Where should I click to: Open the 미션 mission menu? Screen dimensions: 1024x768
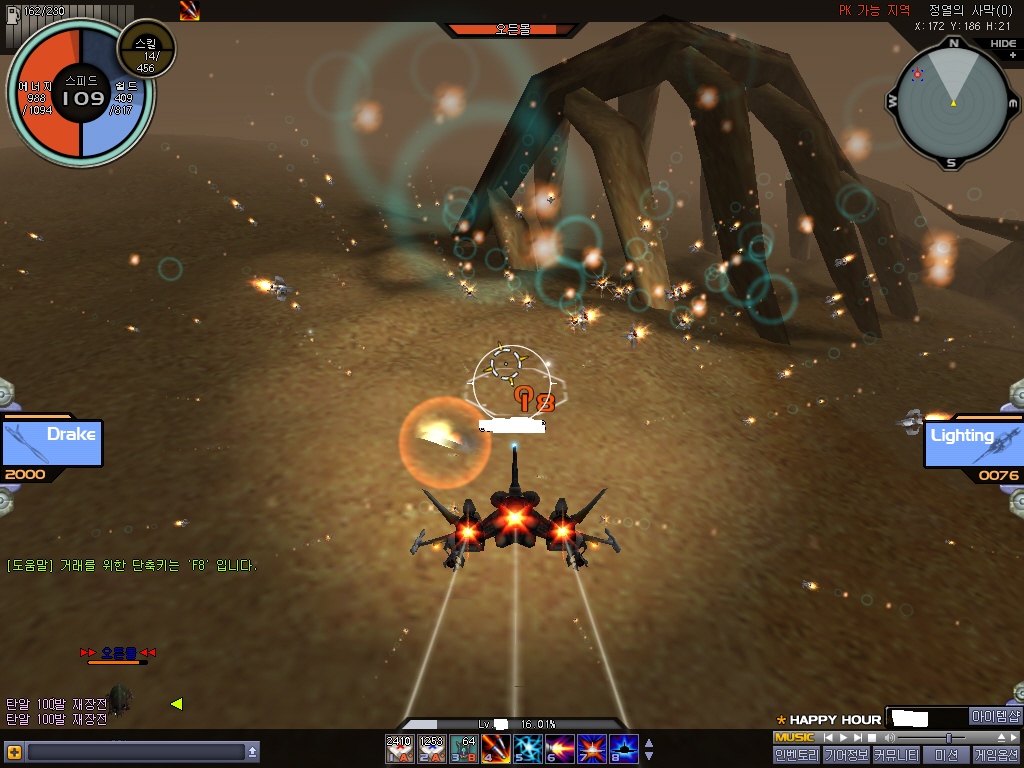pyautogui.click(x=946, y=756)
